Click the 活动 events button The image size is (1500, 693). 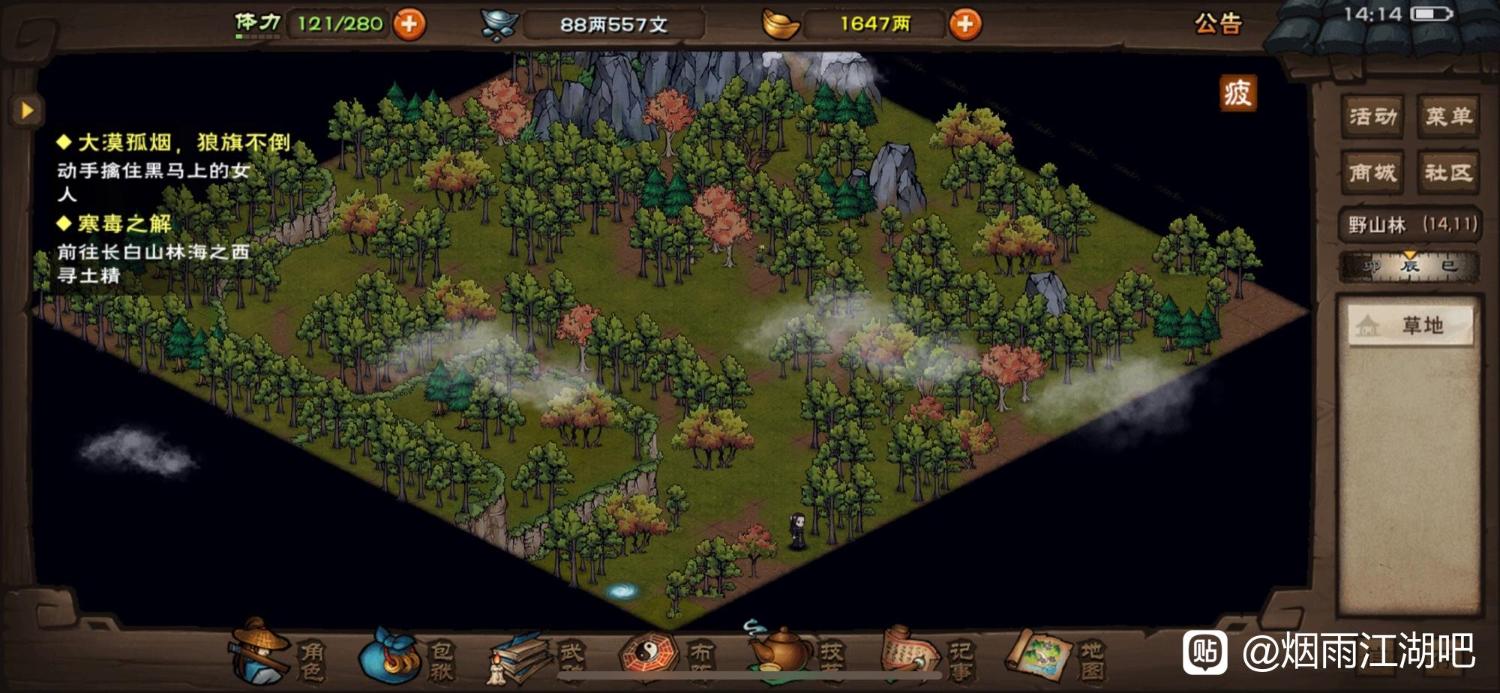[x=1373, y=117]
